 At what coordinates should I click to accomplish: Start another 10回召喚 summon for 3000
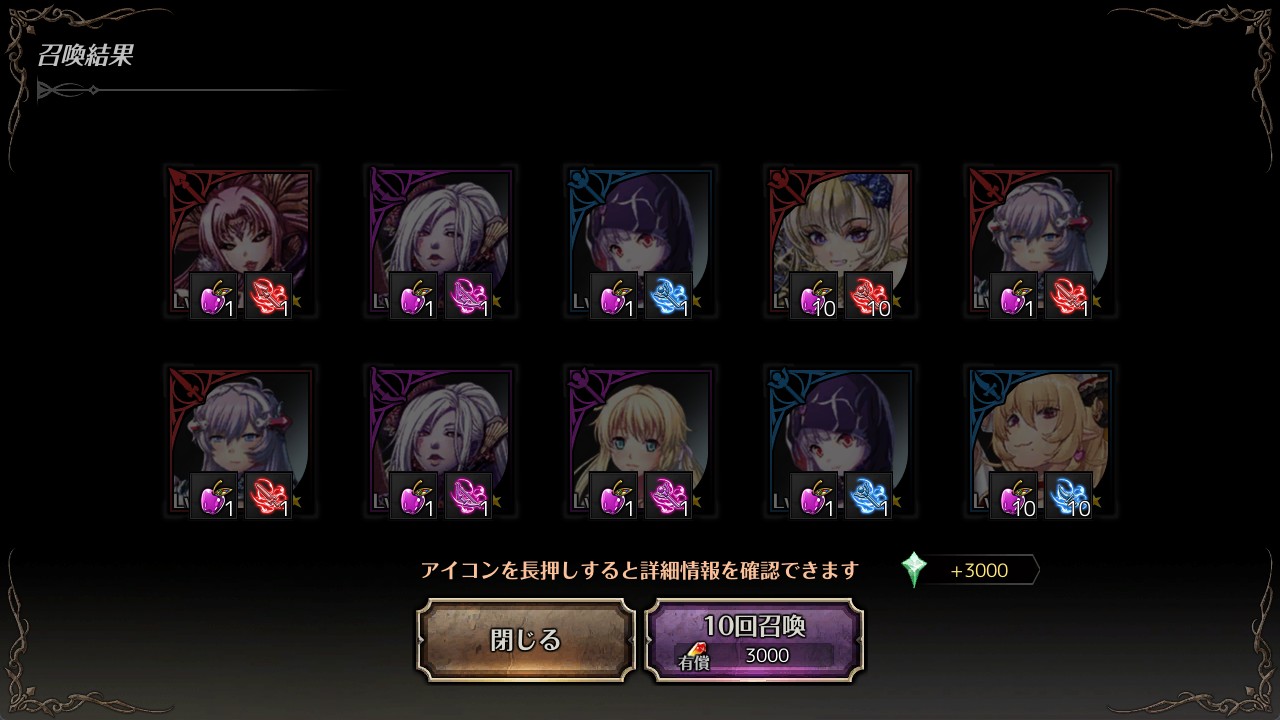coord(754,640)
